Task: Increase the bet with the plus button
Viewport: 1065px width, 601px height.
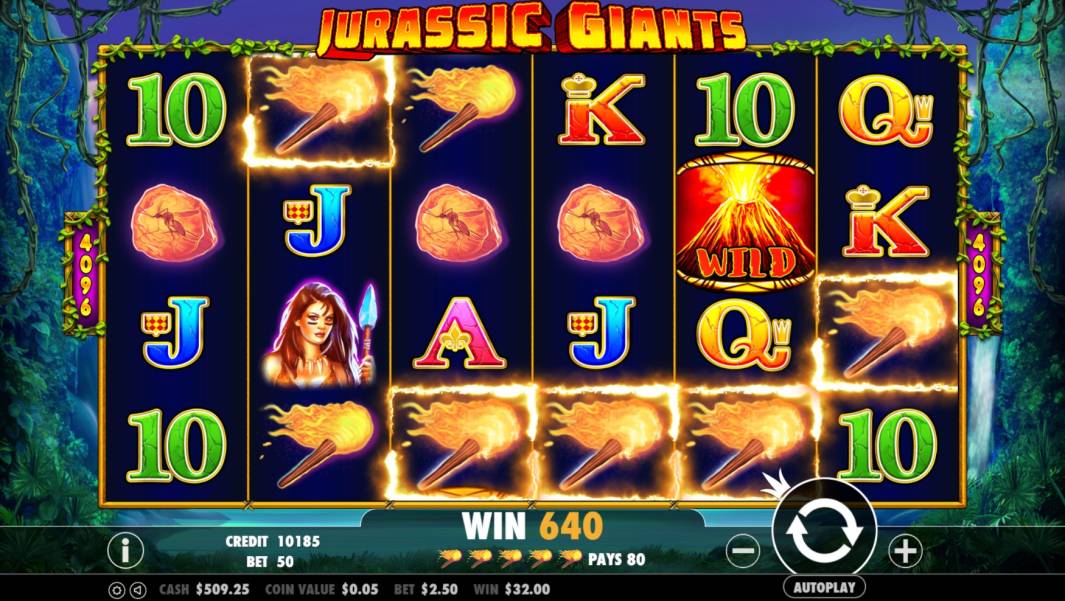Action: pos(904,550)
